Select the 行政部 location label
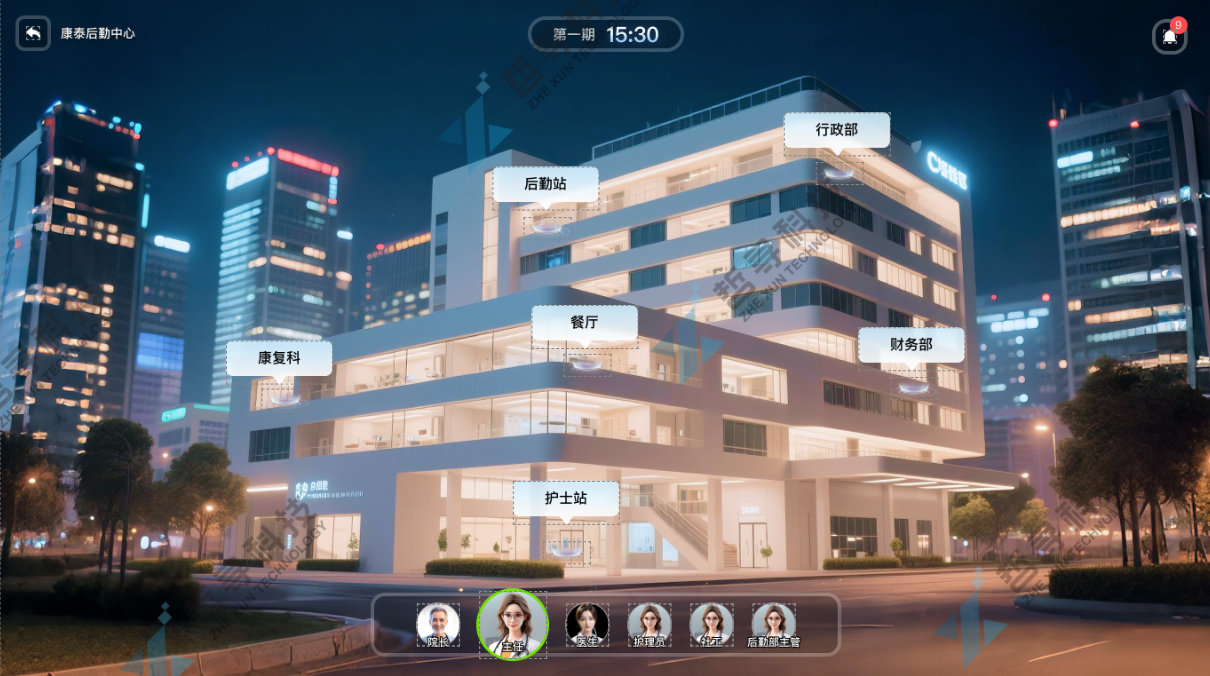This screenshot has height=676, width=1210. coord(836,130)
